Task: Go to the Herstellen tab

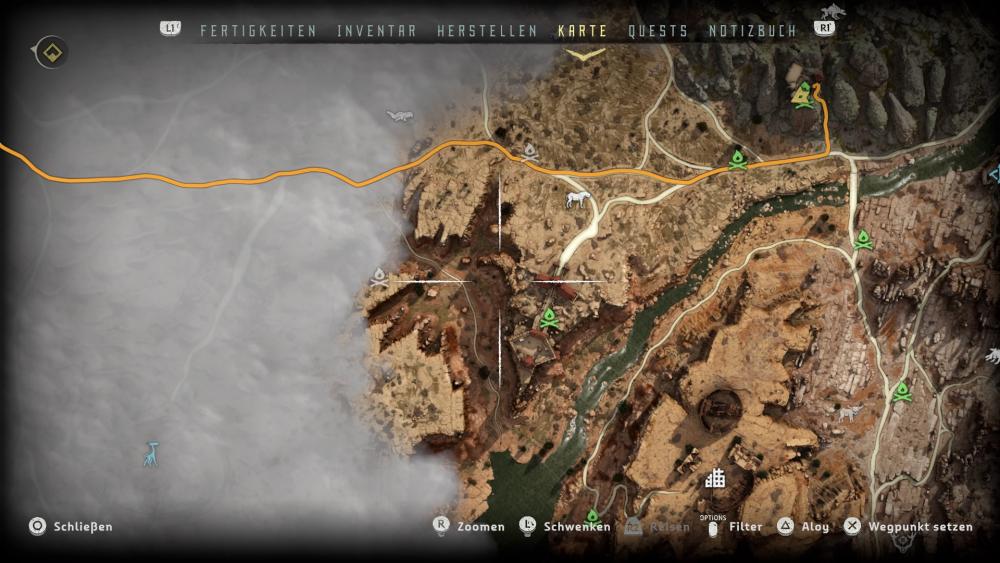Action: [487, 31]
